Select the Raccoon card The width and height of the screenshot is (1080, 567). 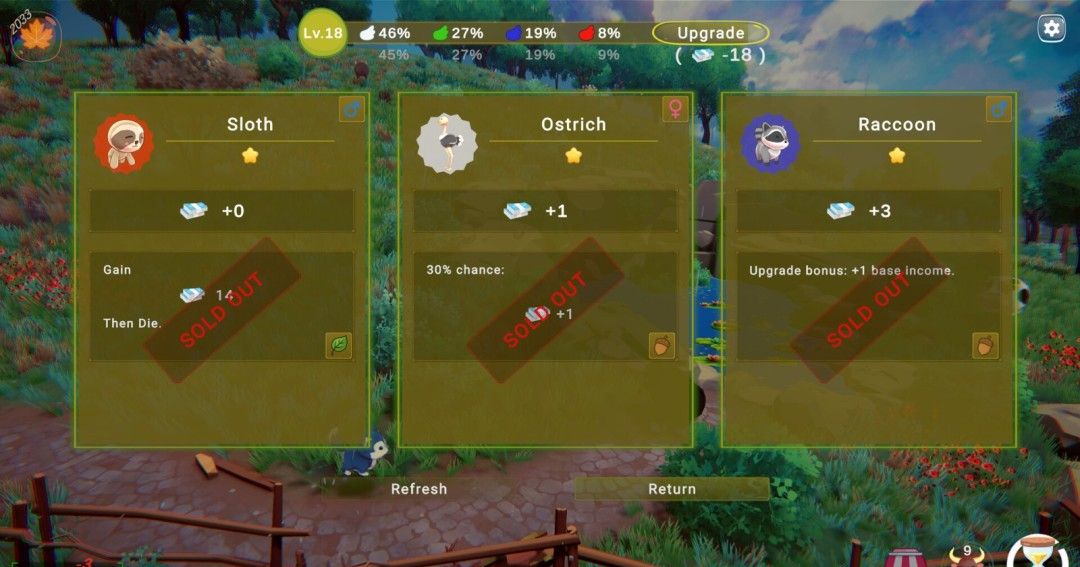[868, 270]
